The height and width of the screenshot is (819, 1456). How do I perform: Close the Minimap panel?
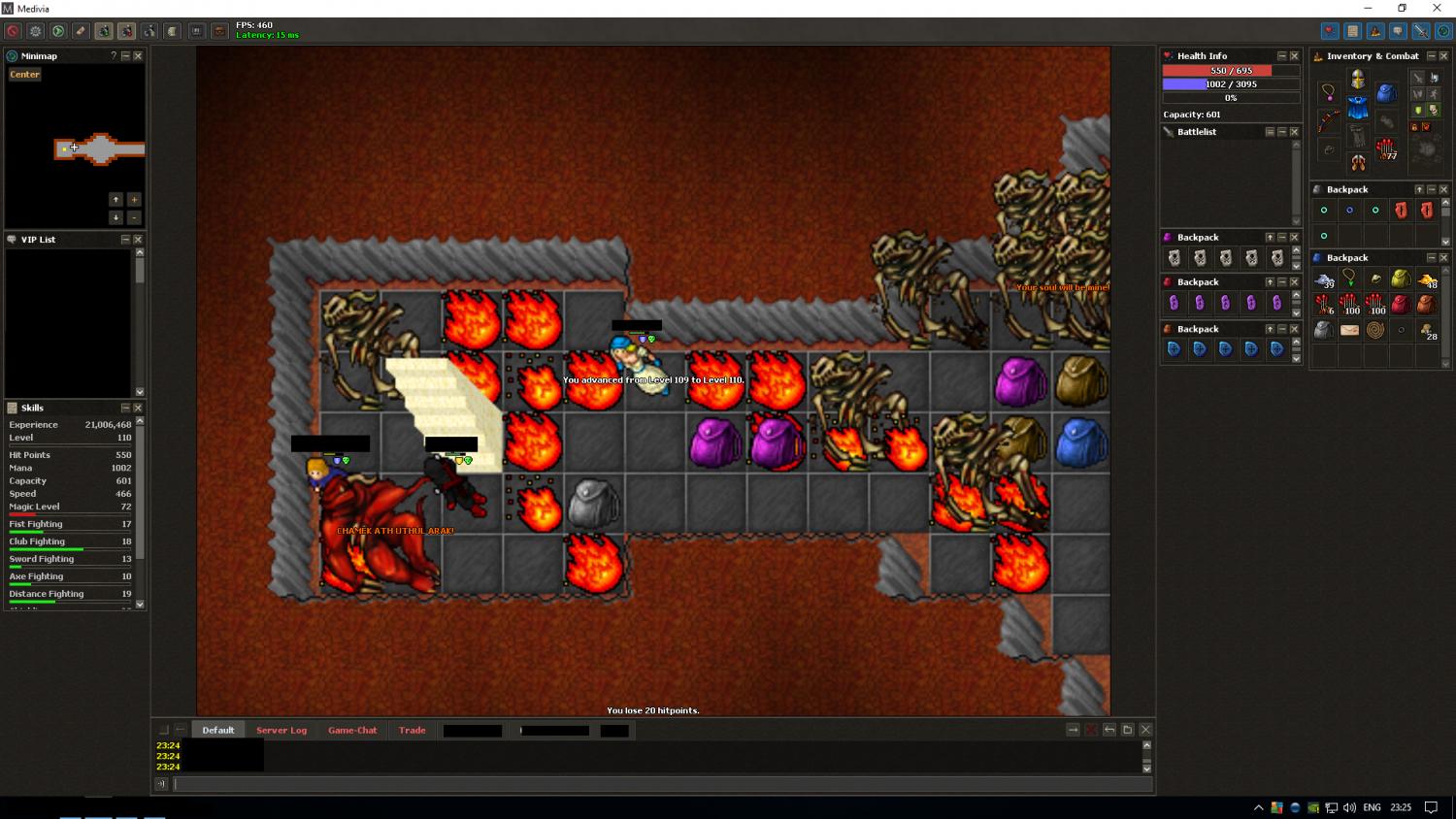tap(138, 56)
